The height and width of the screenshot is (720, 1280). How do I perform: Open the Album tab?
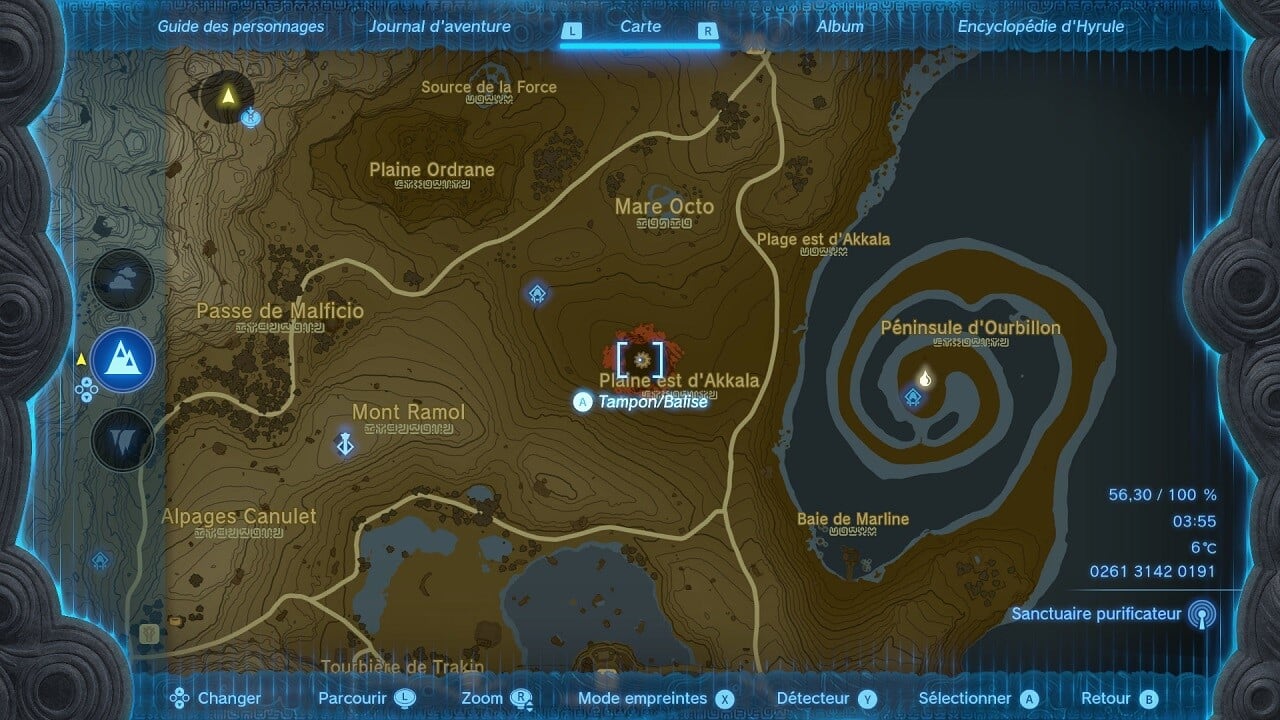click(x=841, y=27)
